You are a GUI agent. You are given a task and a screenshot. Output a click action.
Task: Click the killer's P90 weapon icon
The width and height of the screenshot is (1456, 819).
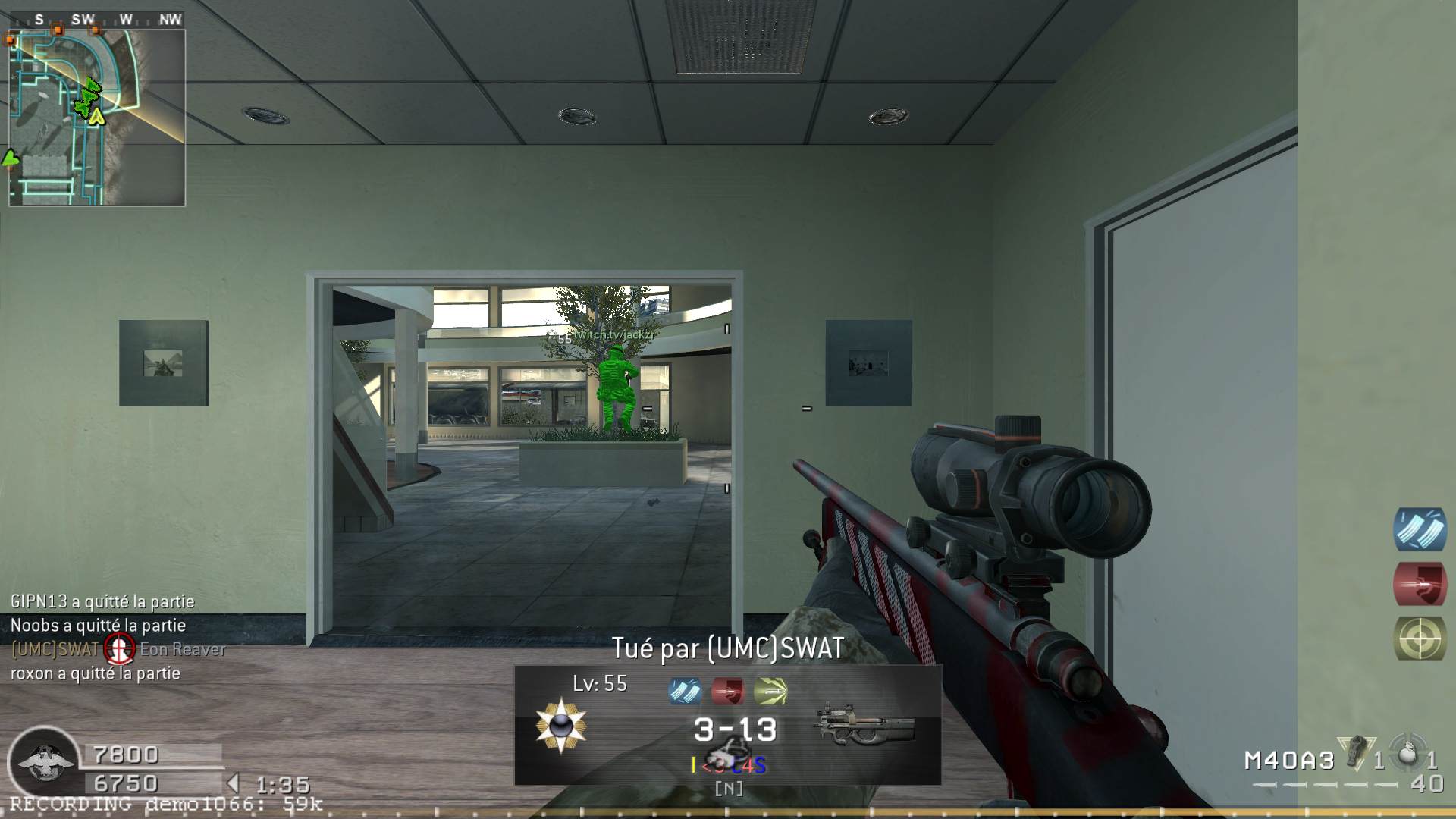click(864, 726)
